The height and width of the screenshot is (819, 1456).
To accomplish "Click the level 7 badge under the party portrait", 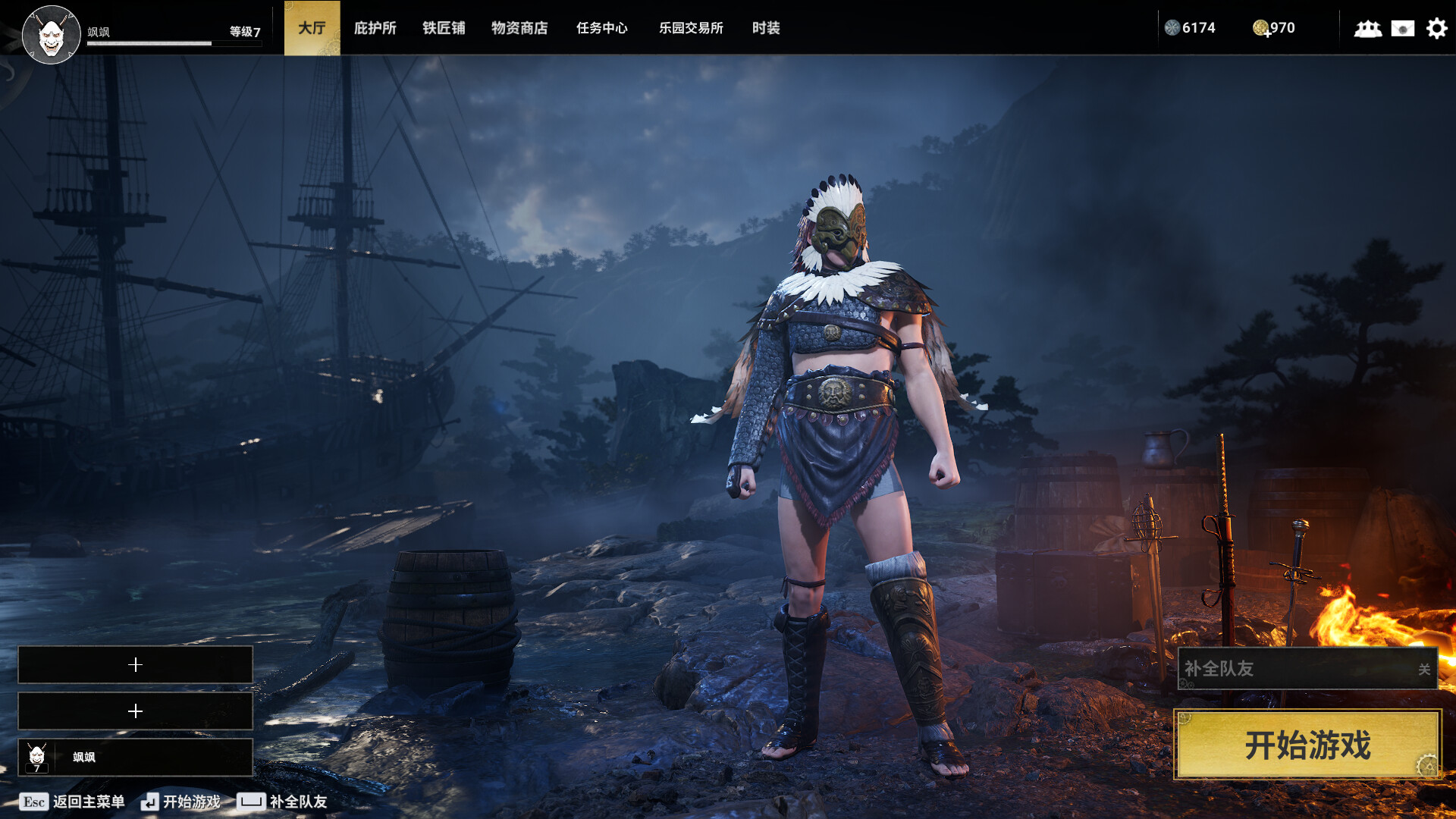I will tap(35, 770).
